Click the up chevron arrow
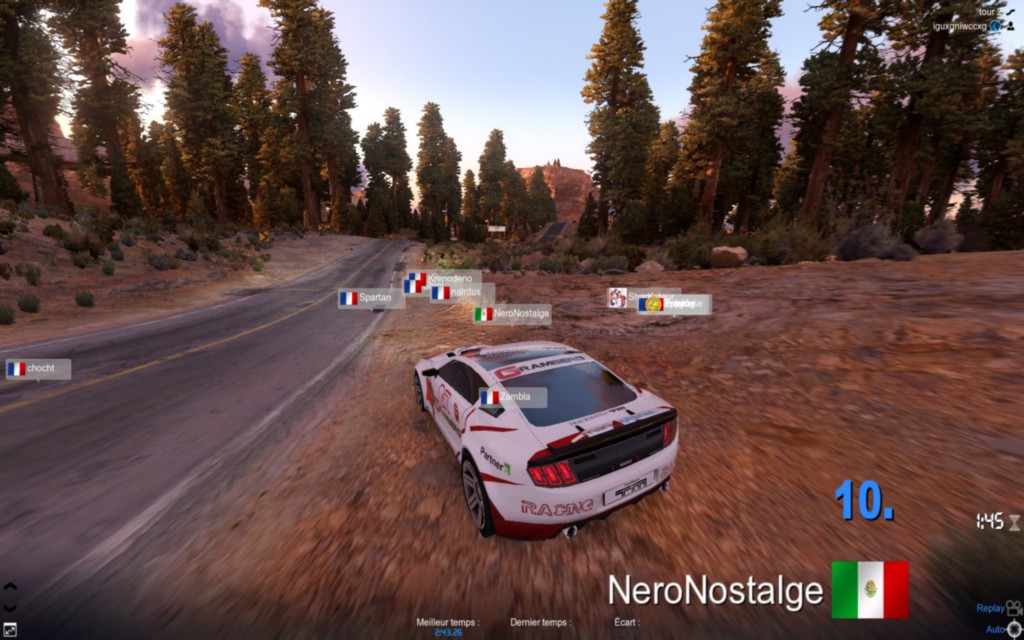Image resolution: width=1024 pixels, height=640 pixels. [x=10, y=588]
